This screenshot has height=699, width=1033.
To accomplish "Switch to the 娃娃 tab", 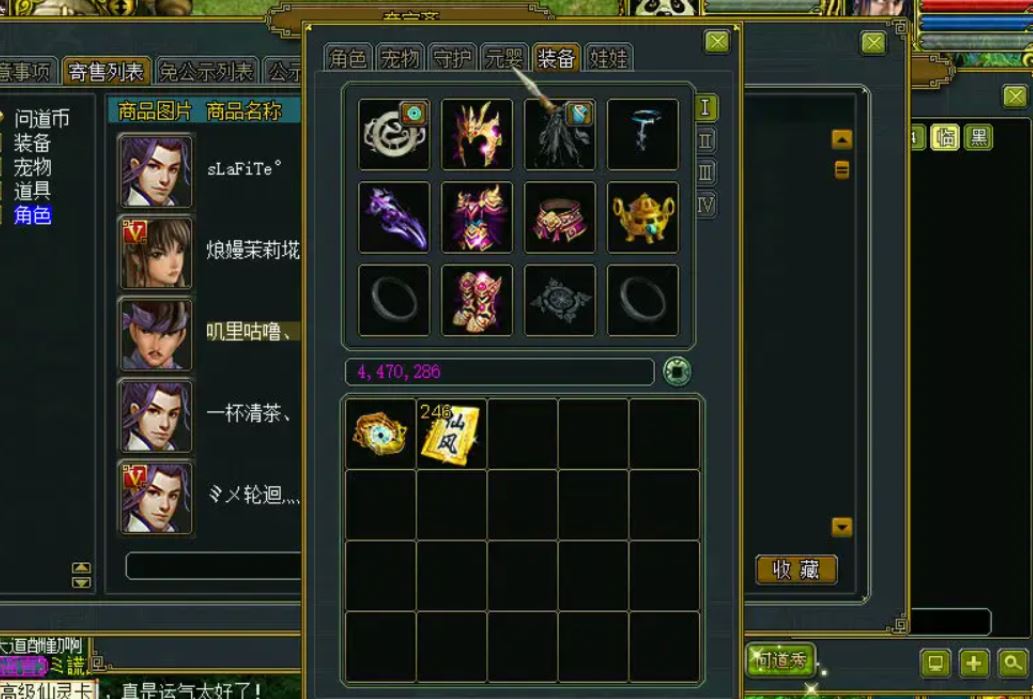I will coord(608,58).
